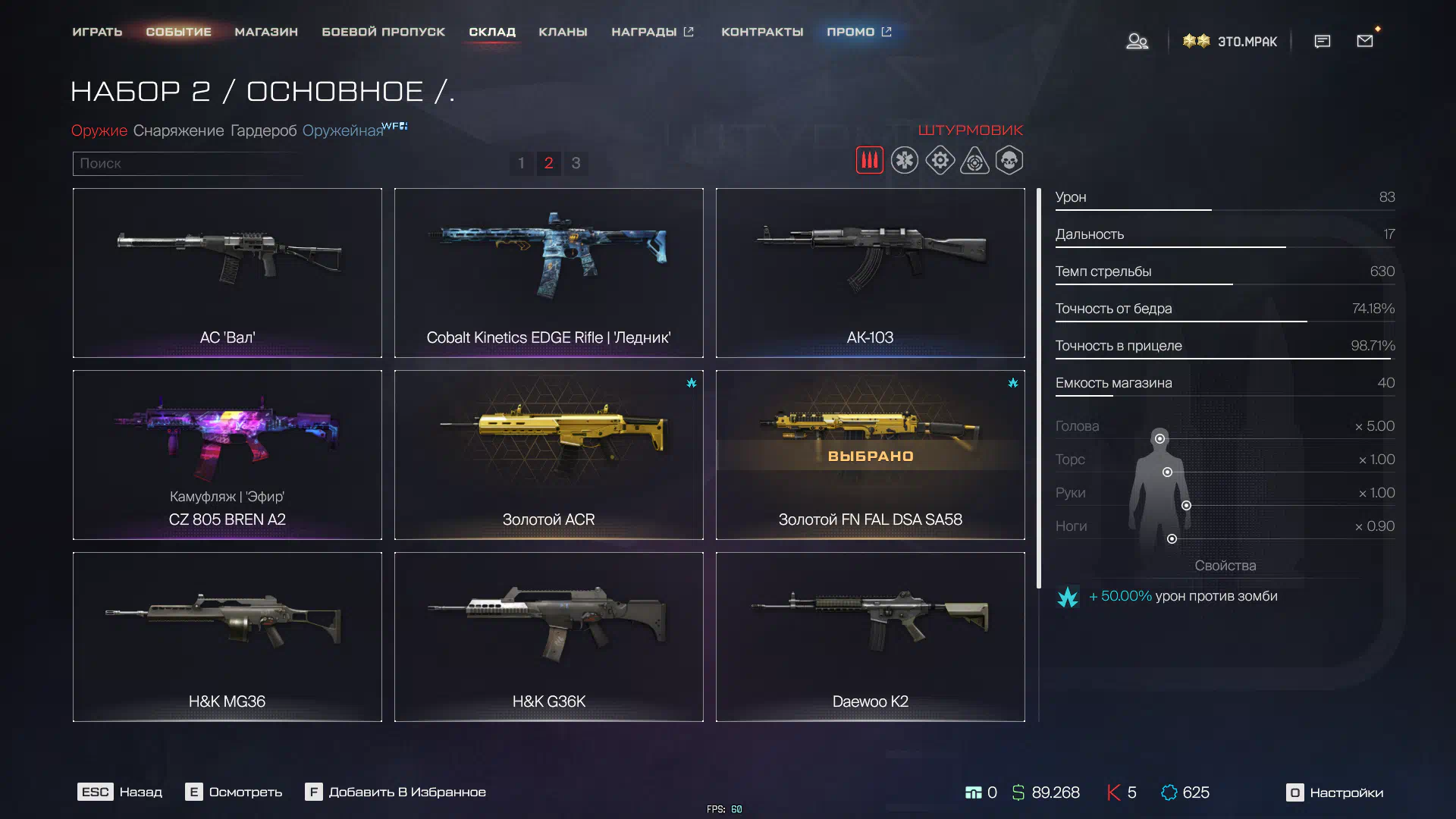The width and height of the screenshot is (1456, 819).
Task: Go to weapon page 3
Action: pyautogui.click(x=576, y=163)
